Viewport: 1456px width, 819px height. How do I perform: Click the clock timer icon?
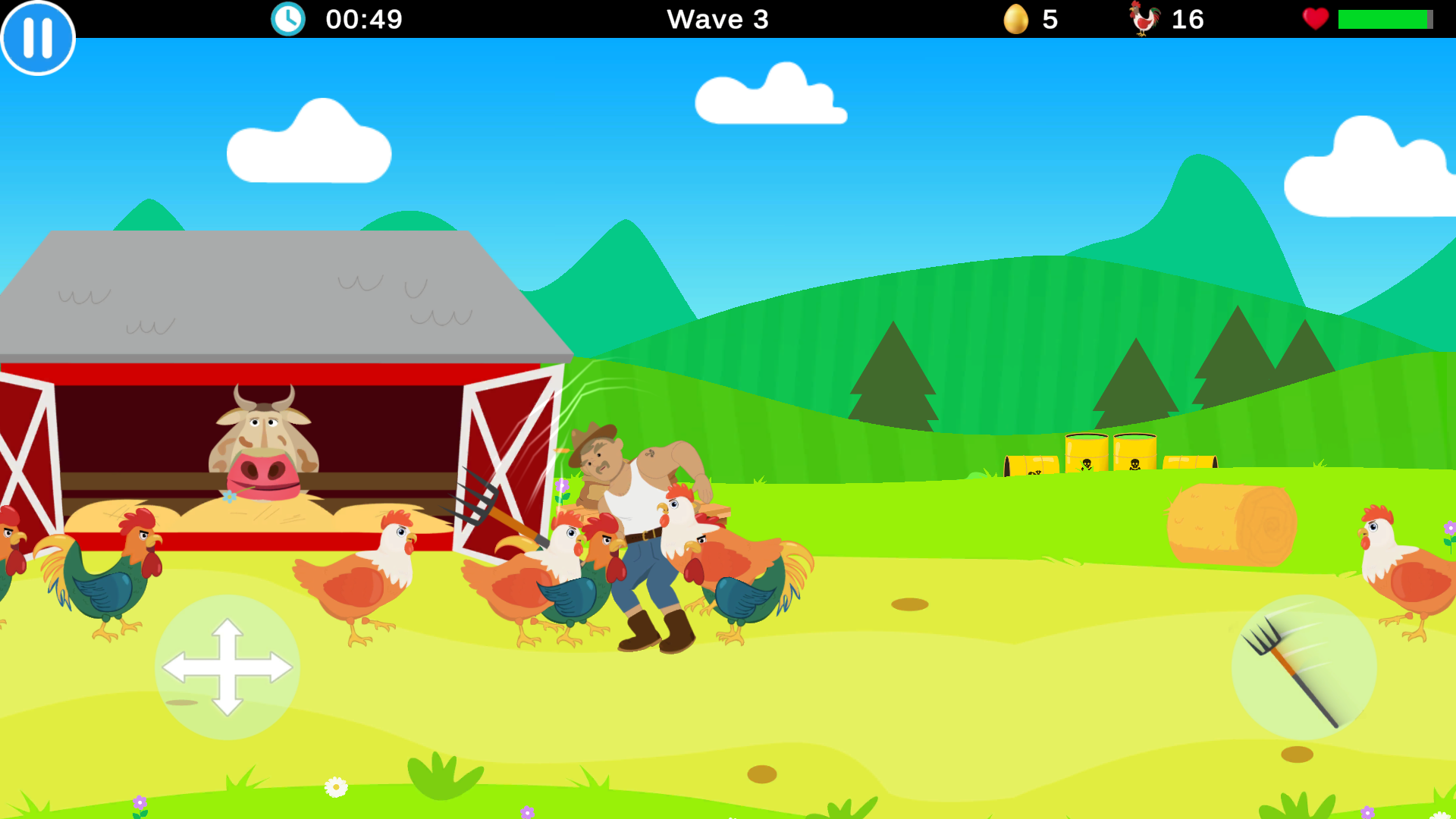tap(287, 19)
